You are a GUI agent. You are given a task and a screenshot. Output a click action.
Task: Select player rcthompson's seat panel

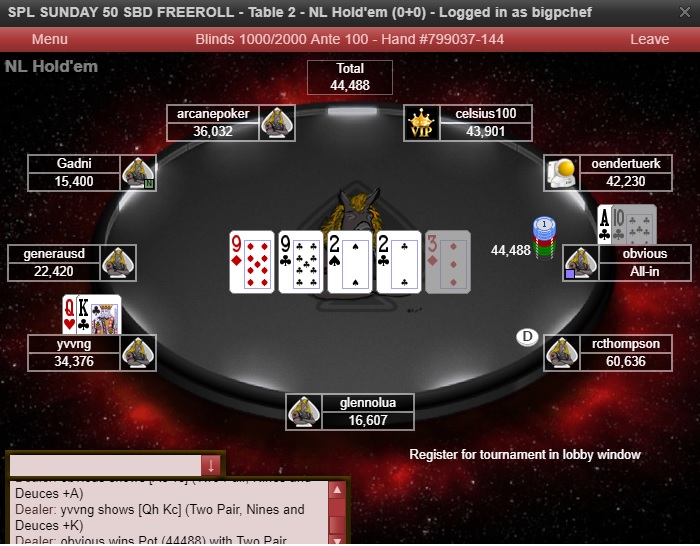pos(625,352)
